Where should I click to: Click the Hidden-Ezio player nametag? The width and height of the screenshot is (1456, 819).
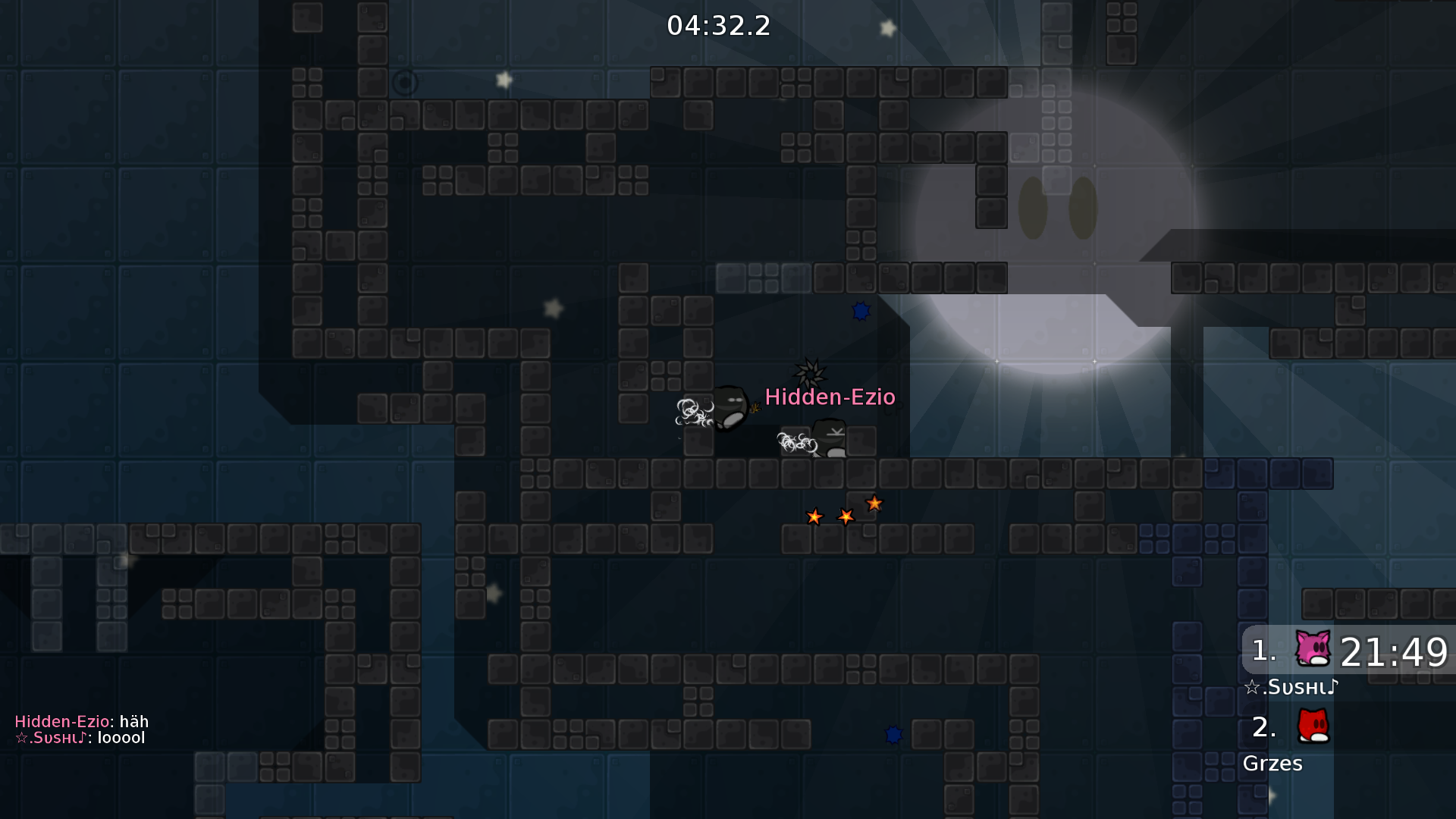pos(830,397)
